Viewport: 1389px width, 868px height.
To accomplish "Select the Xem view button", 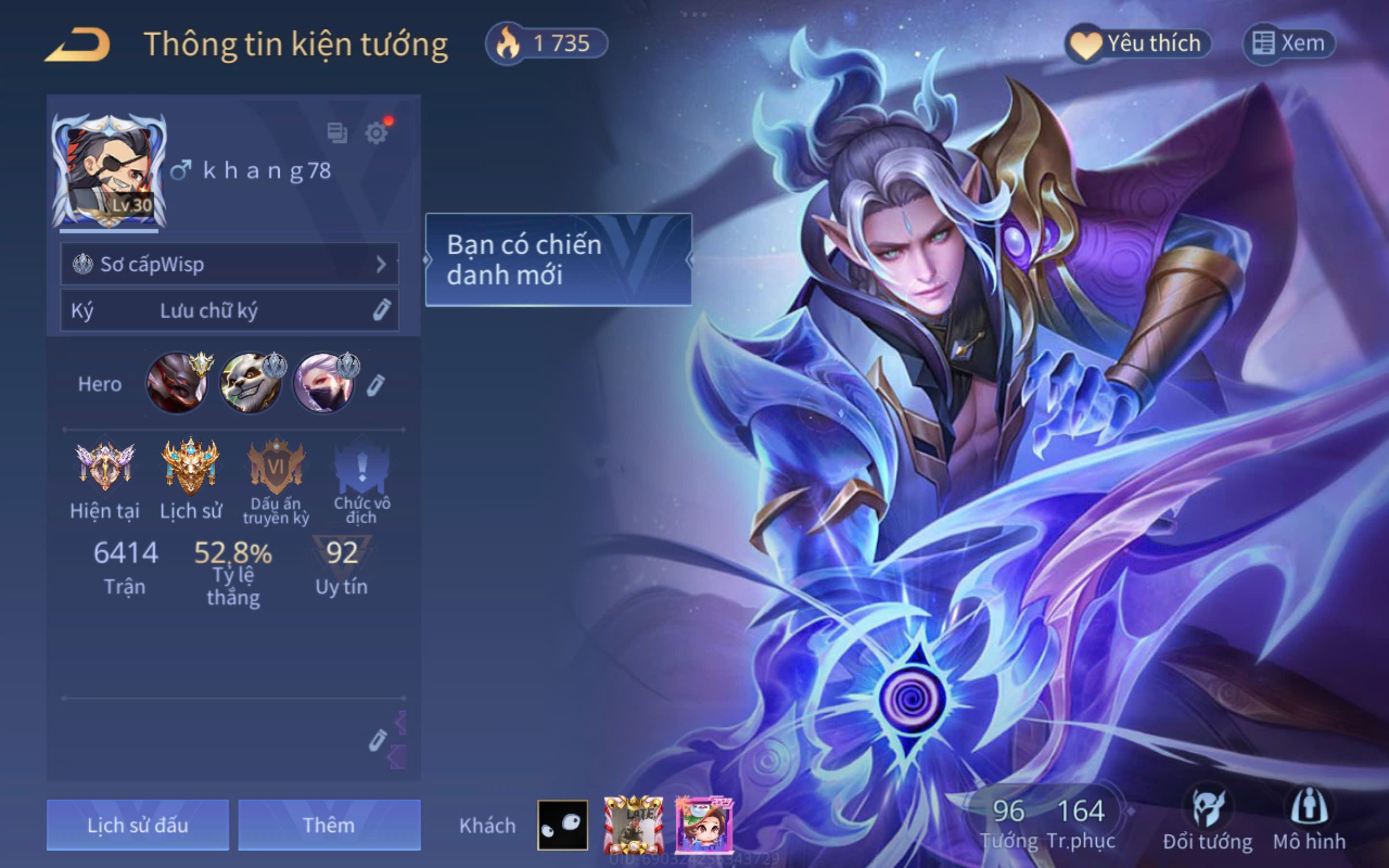I will coord(1289,43).
